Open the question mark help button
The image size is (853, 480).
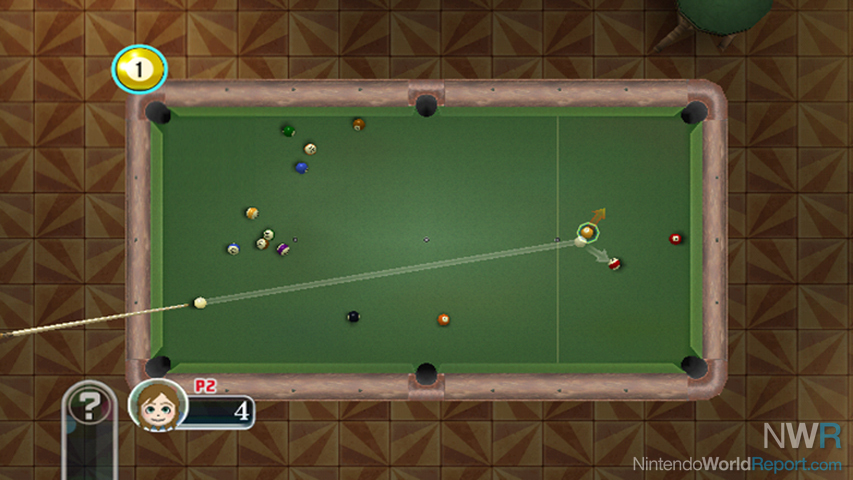click(x=90, y=405)
